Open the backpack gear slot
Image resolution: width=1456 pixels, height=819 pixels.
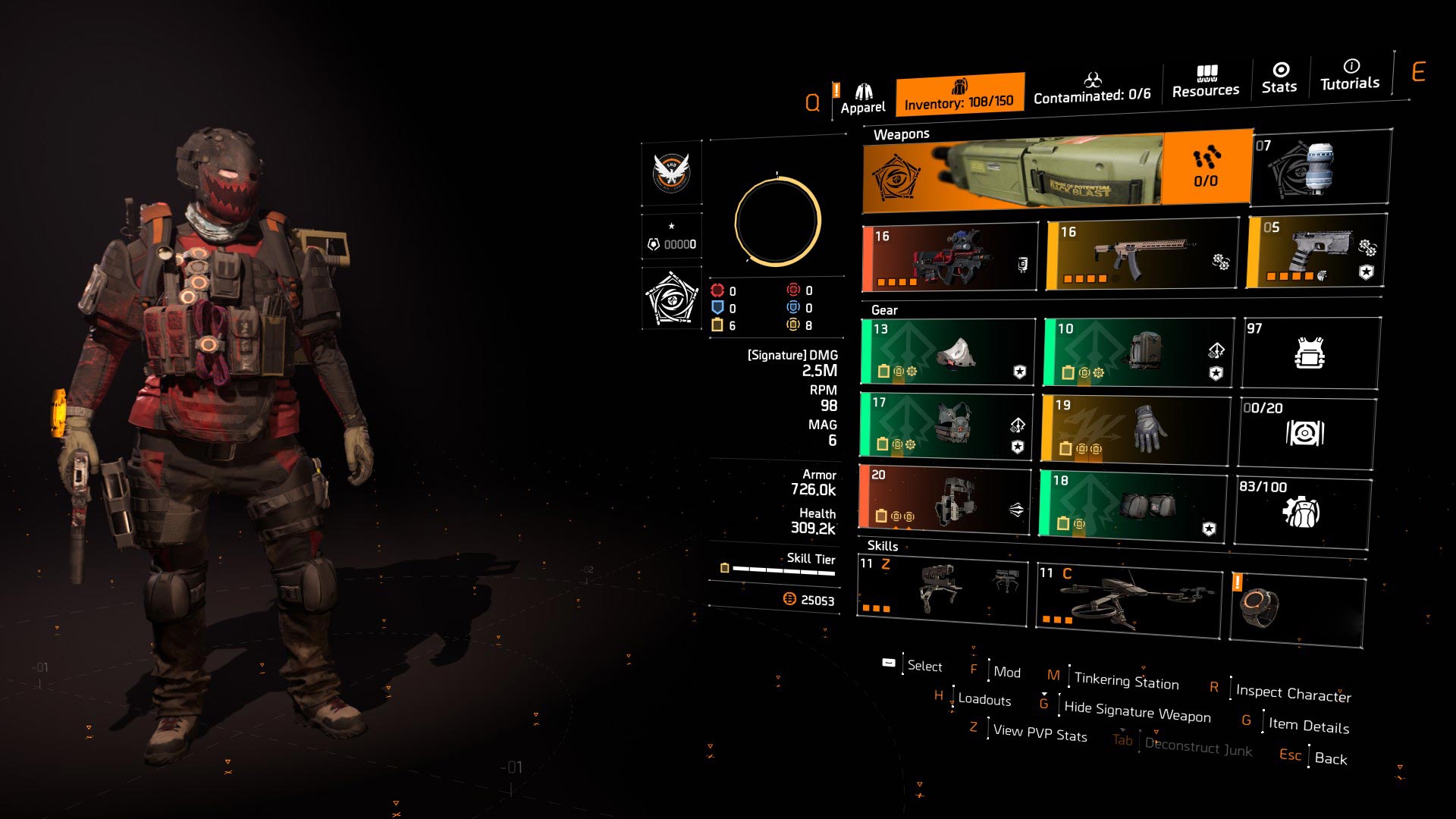[1137, 353]
